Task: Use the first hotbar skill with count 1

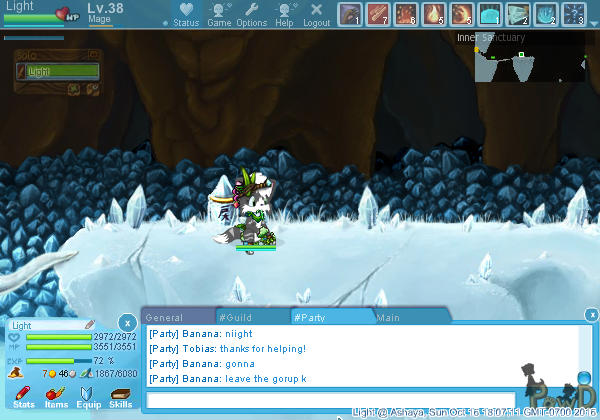Action: [x=349, y=14]
